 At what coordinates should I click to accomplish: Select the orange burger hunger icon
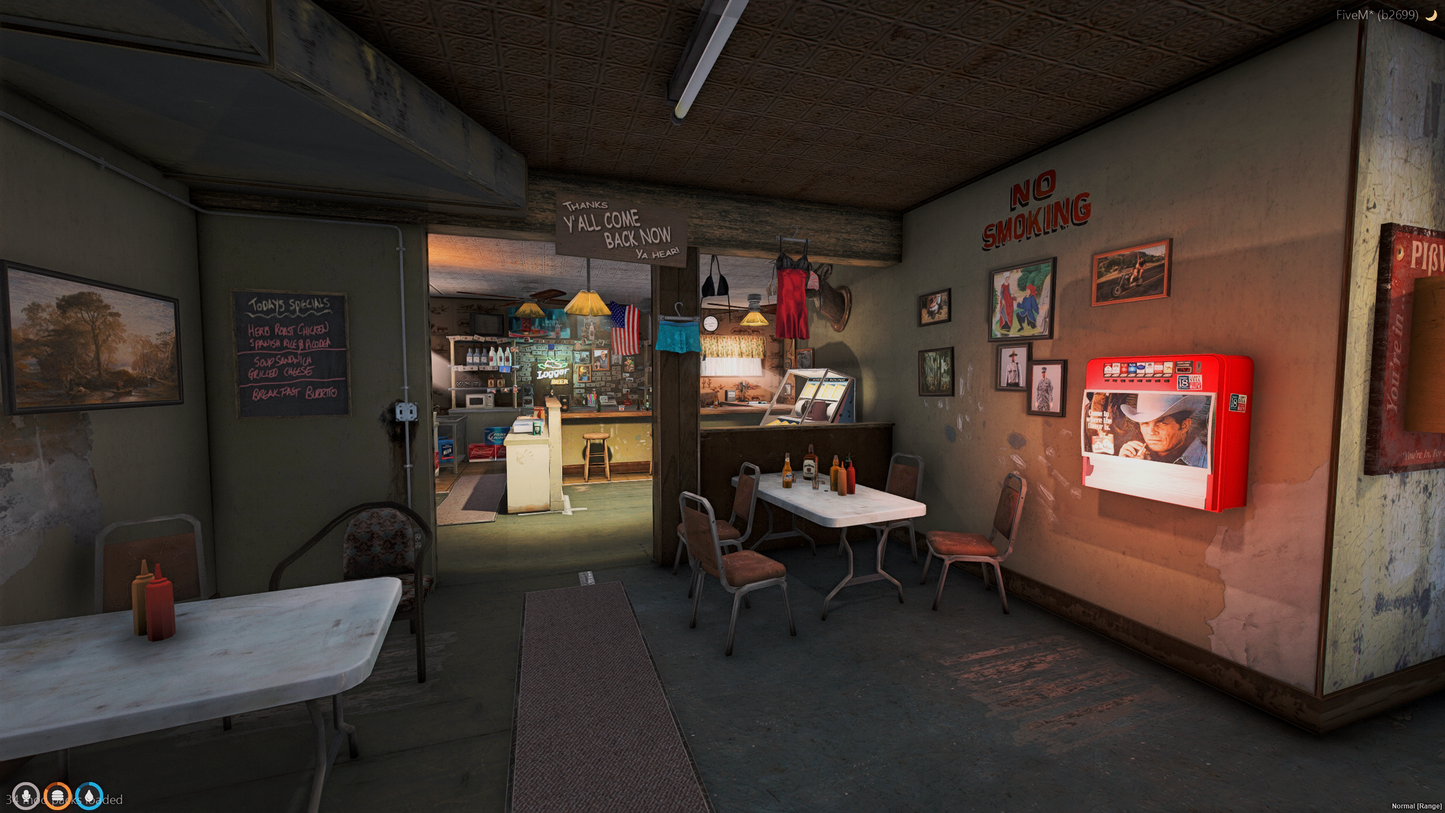57,796
